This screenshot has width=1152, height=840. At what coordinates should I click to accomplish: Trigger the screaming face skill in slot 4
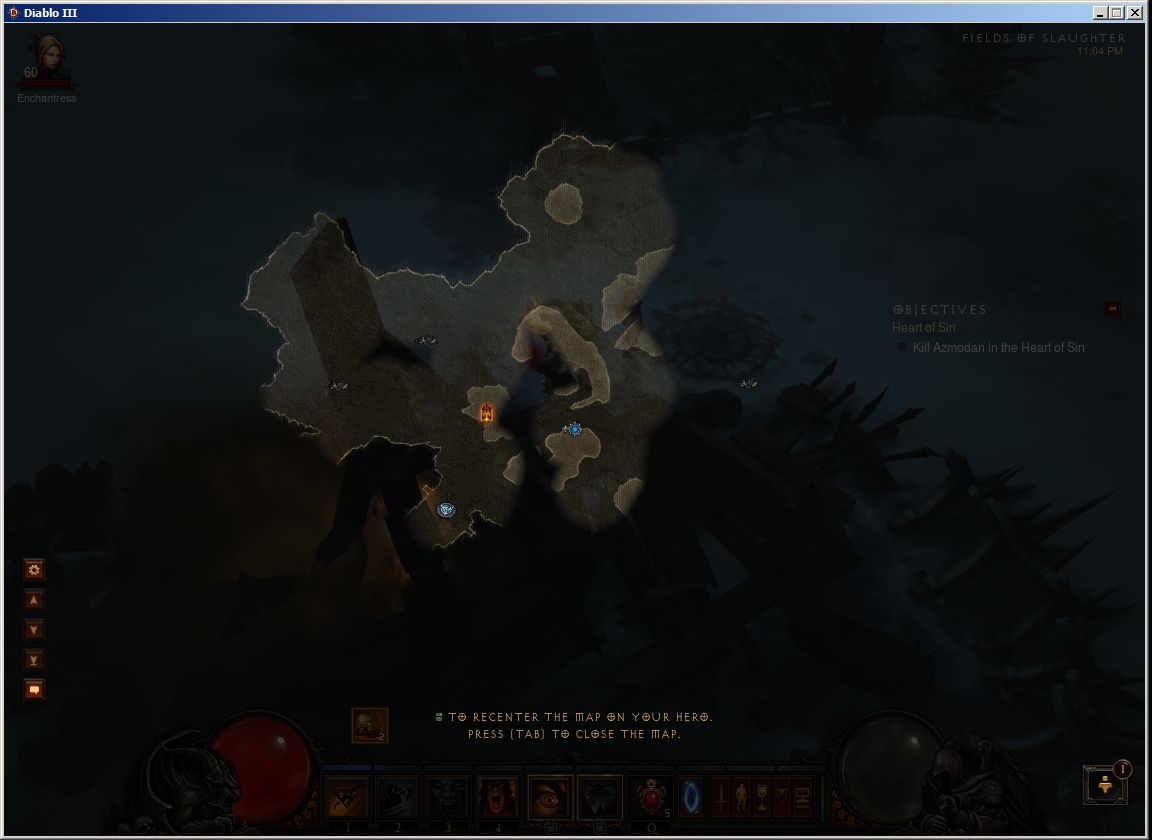[x=498, y=797]
